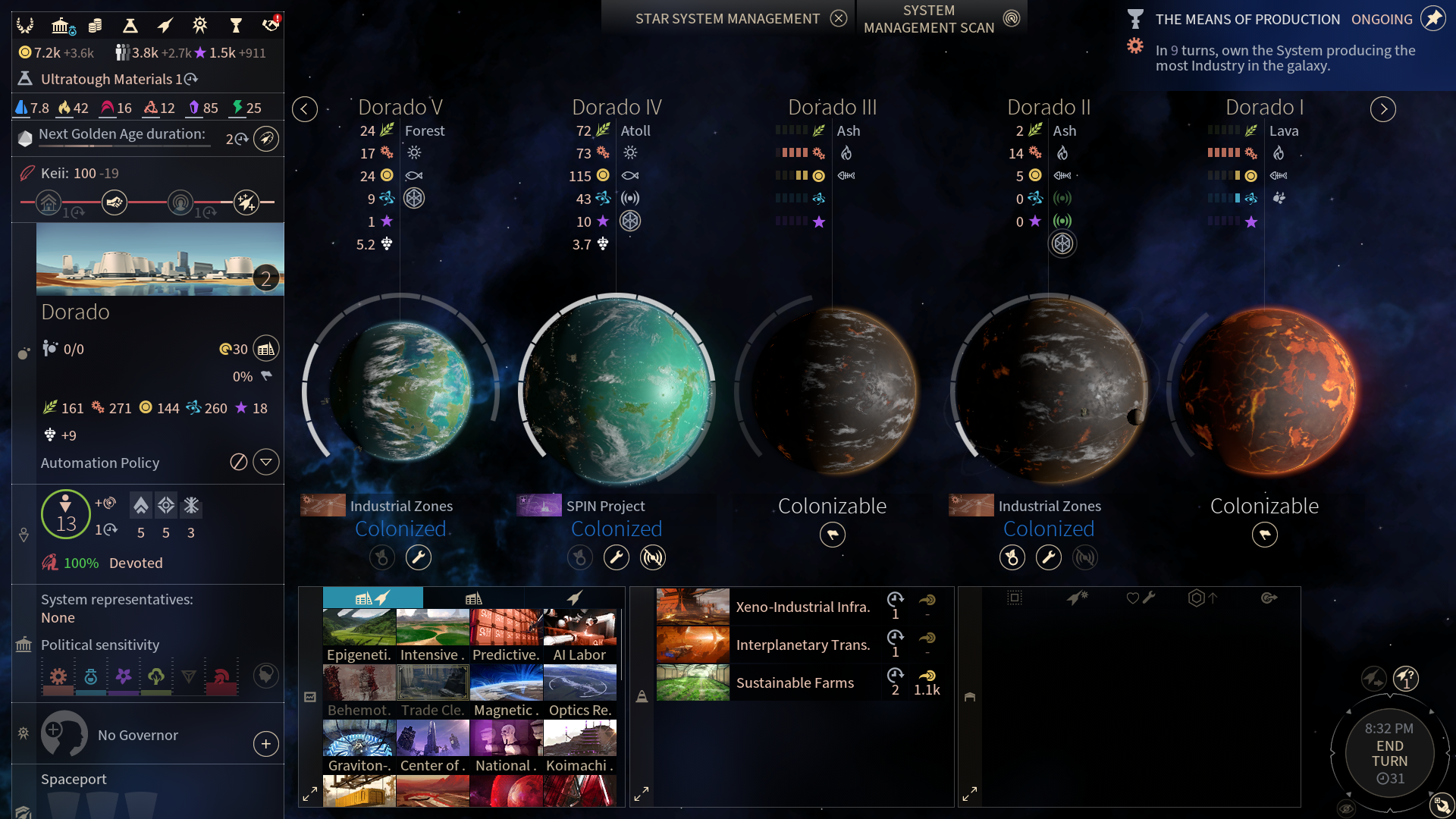Switch to the ships construction tab
This screenshot has width=1456, height=819.
[x=575, y=598]
